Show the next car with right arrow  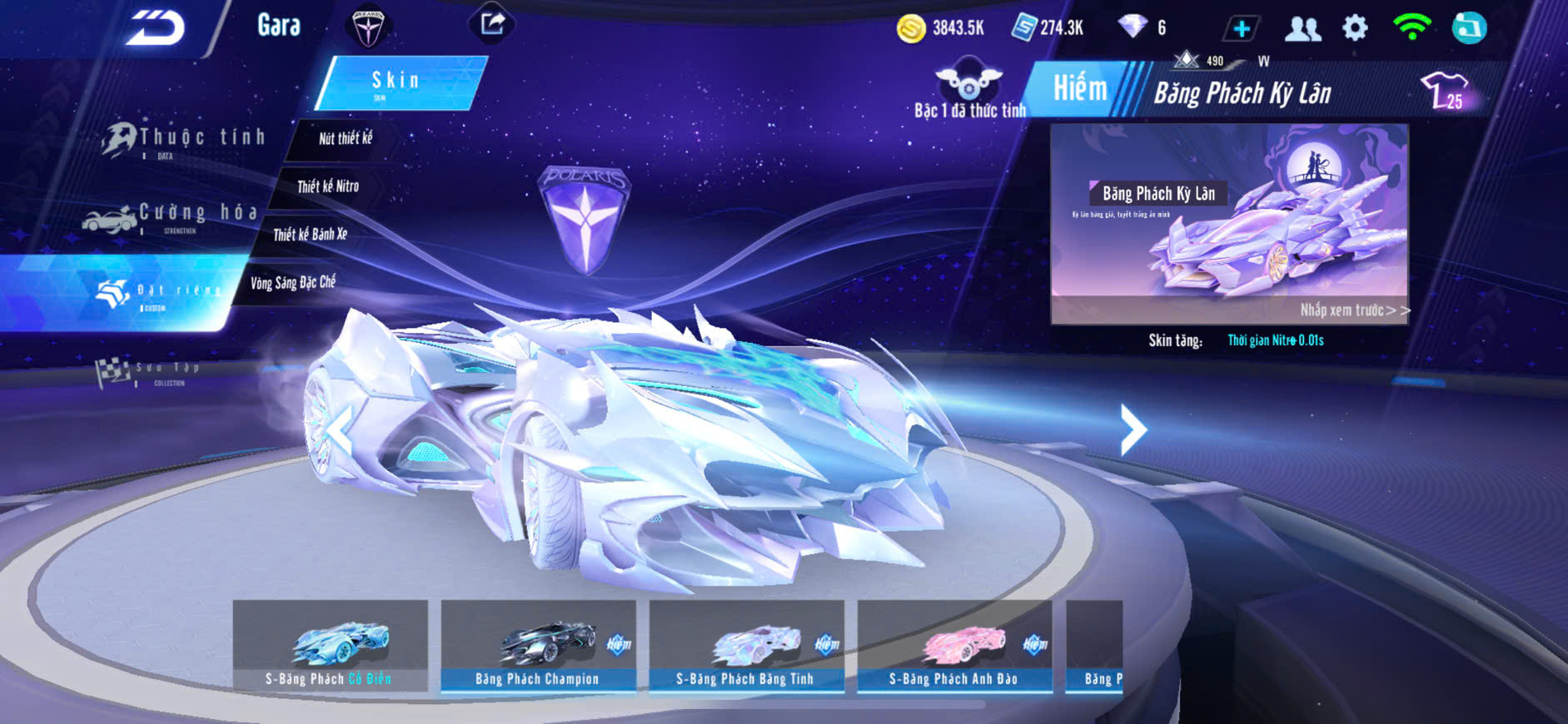[x=1132, y=429]
